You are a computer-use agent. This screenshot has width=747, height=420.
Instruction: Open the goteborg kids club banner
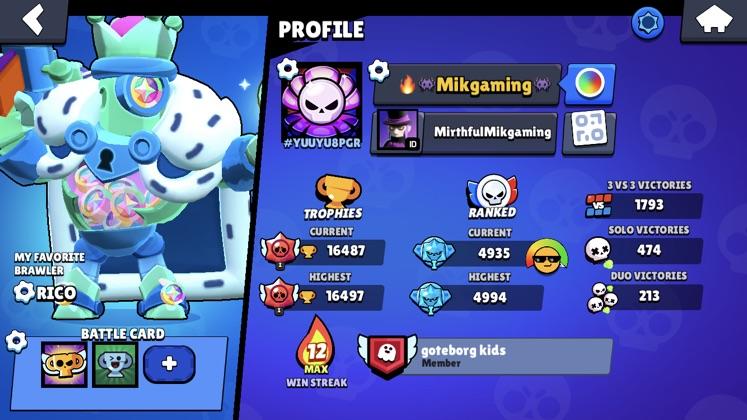click(487, 356)
